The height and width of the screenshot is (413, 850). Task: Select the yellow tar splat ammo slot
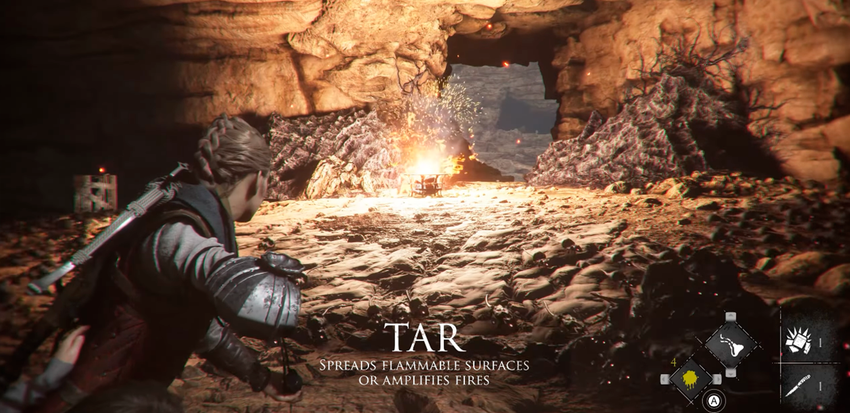[x=690, y=380]
